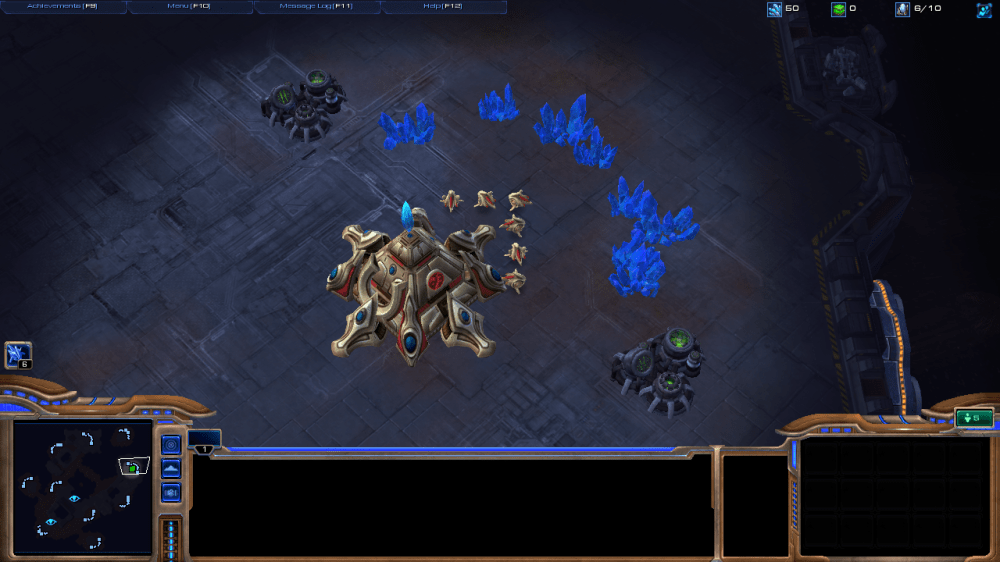
Task: Open the Achievements (F9) menu
Action: 62,7
